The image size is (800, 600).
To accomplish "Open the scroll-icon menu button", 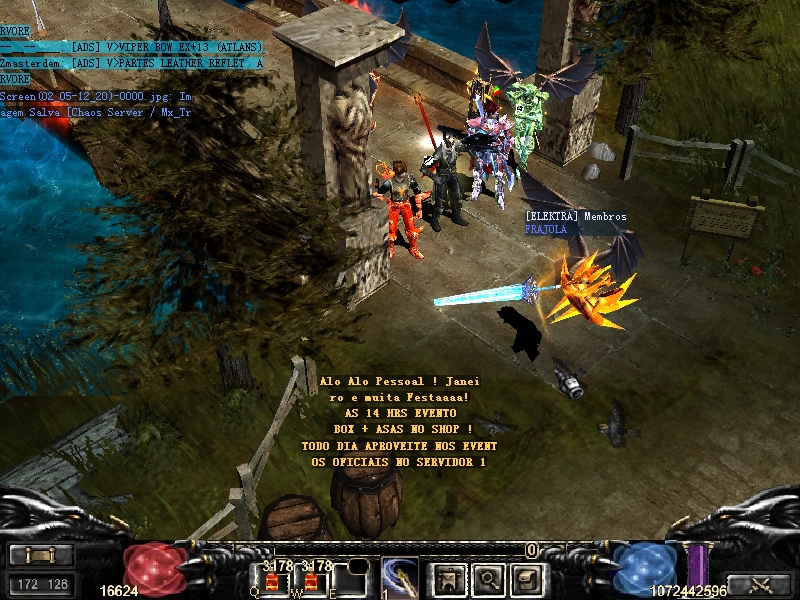I will pyautogui.click(x=41, y=556).
